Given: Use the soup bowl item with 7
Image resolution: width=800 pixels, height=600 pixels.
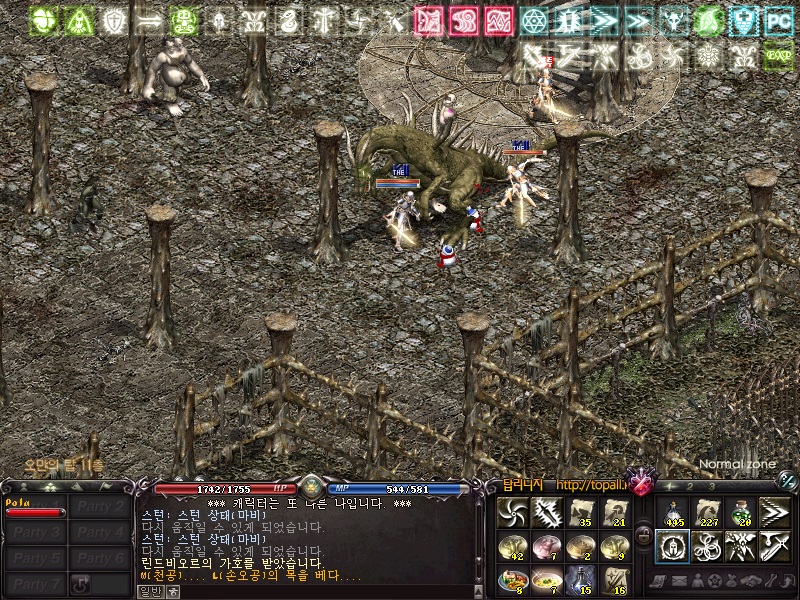Looking at the screenshot, I should [546, 578].
